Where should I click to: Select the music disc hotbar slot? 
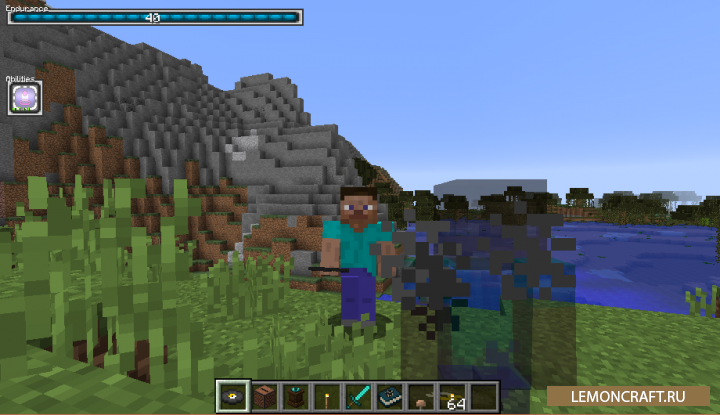coord(232,395)
